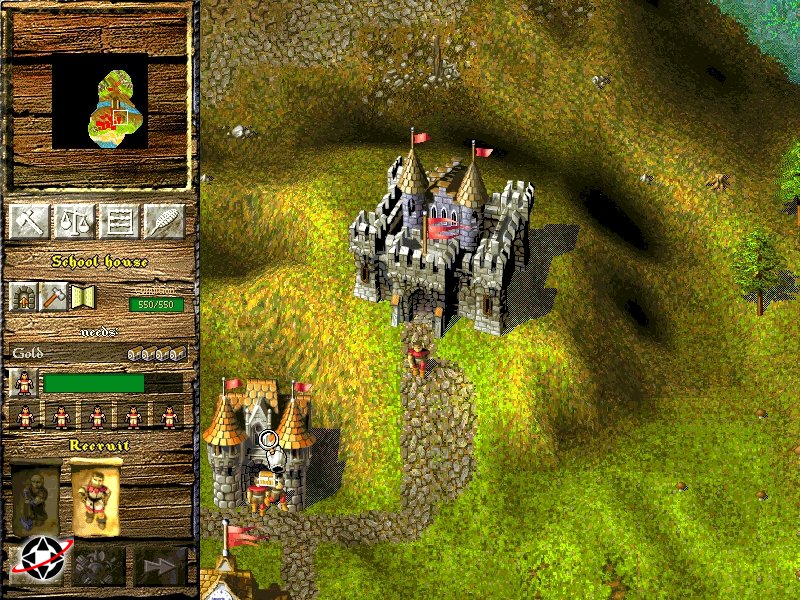Toggle building repair with the orange hammer icon
The height and width of the screenshot is (600, 800).
[52, 296]
